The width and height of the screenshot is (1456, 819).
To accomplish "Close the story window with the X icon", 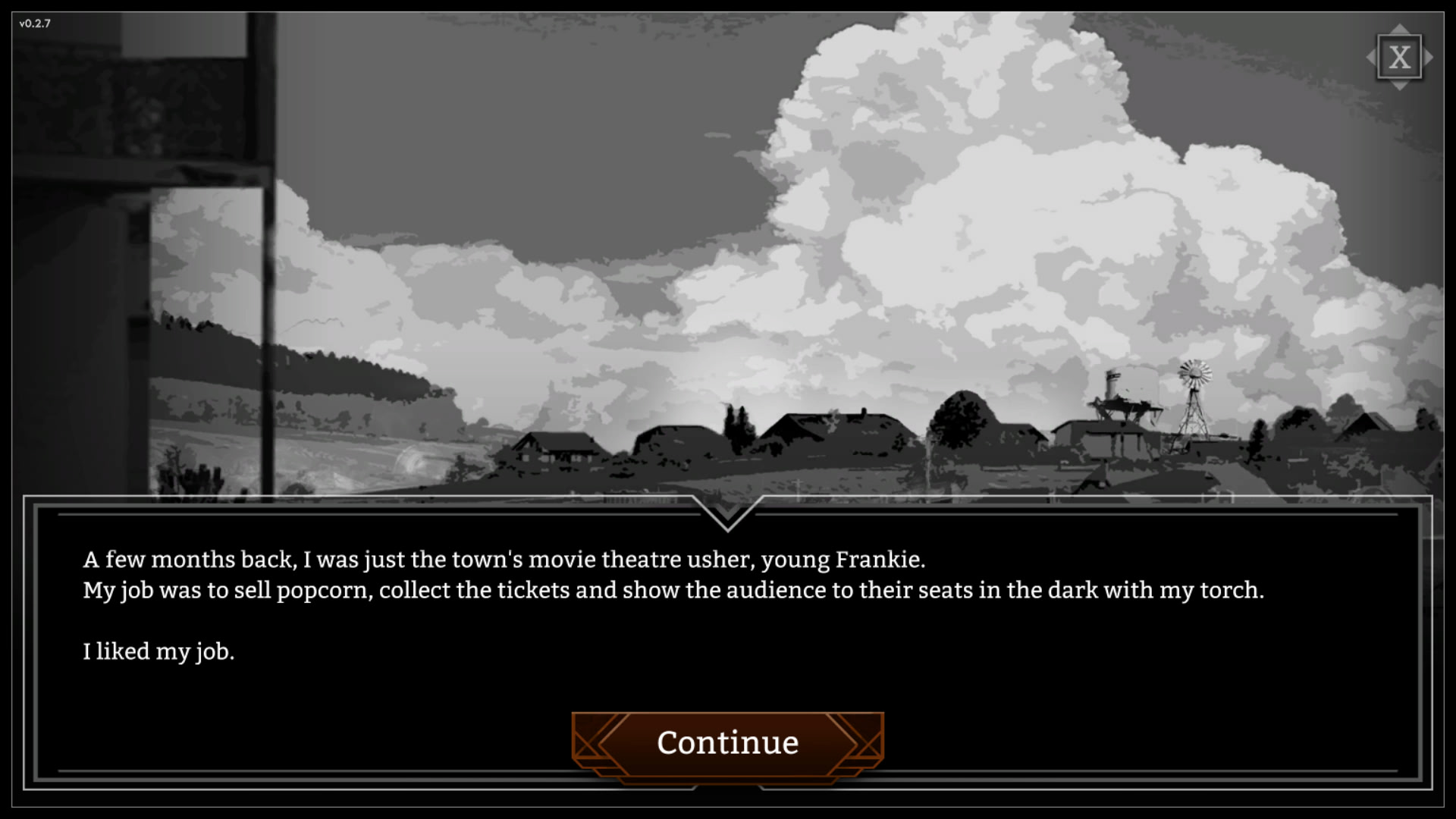I will [x=1400, y=56].
